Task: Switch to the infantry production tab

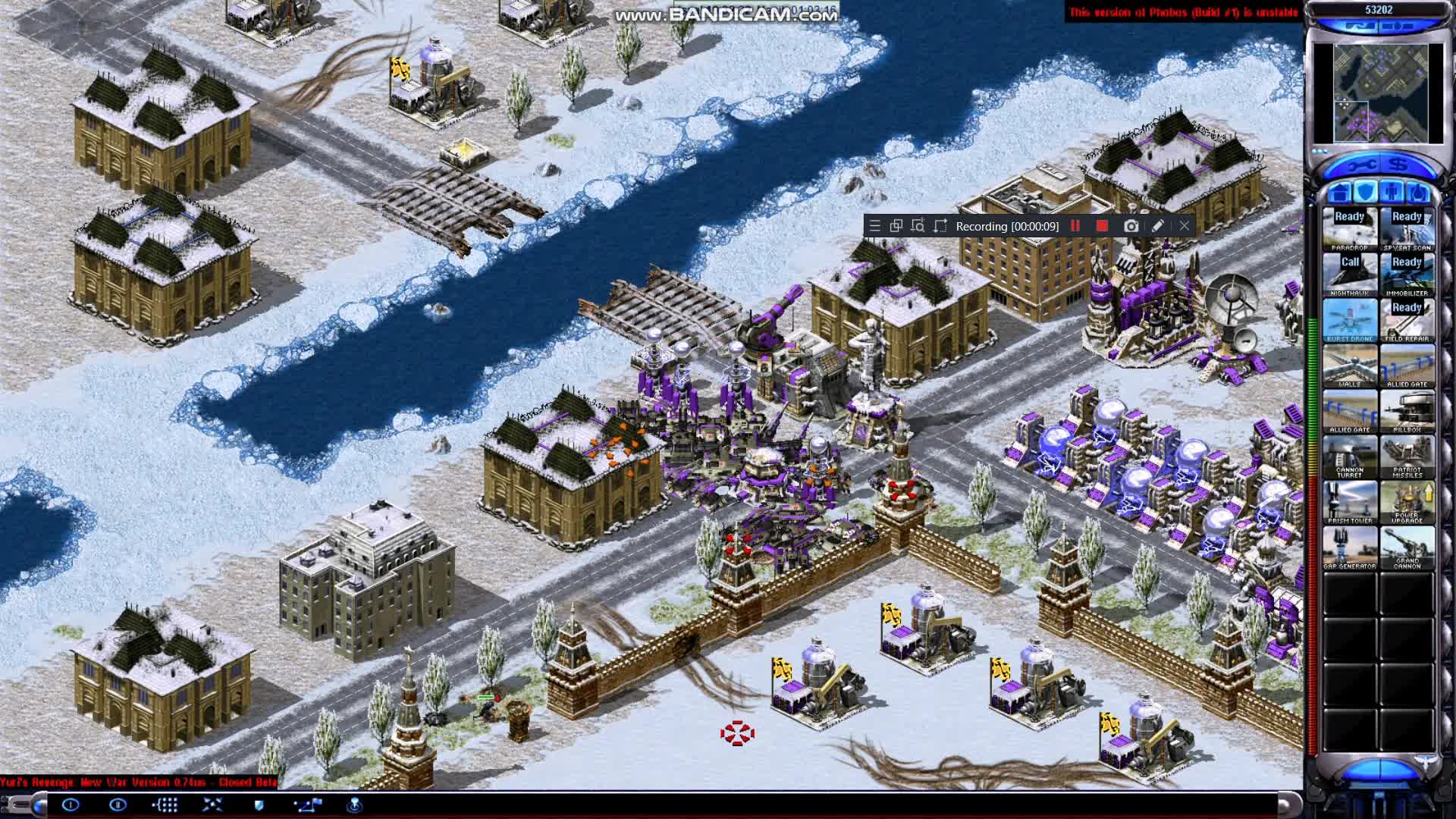Action: [x=1392, y=193]
